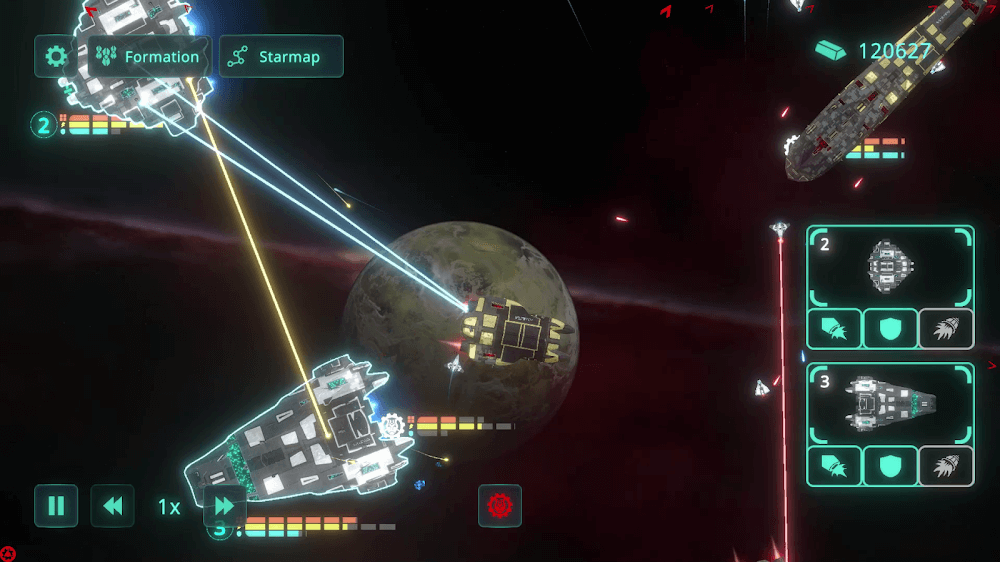
Task: Click the red gear icon button
Action: click(499, 506)
